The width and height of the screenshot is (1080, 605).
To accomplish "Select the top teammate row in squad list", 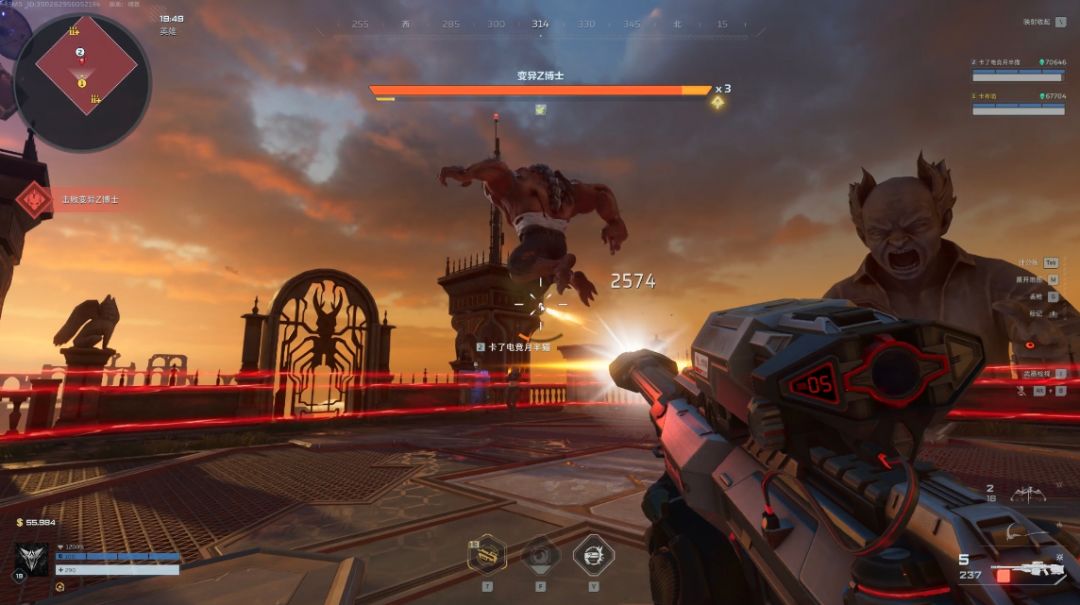I will (1018, 67).
